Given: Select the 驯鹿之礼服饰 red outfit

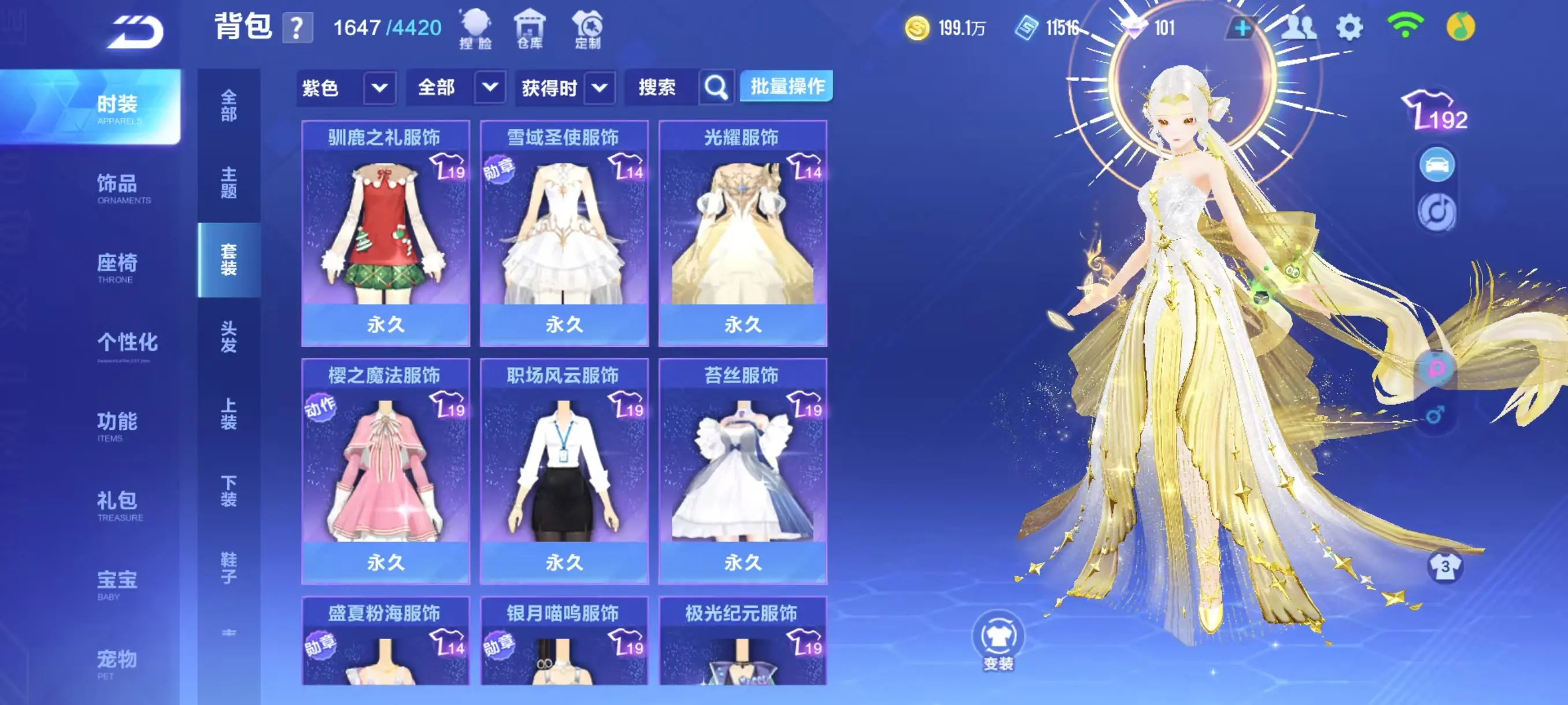Looking at the screenshot, I should click(x=385, y=233).
